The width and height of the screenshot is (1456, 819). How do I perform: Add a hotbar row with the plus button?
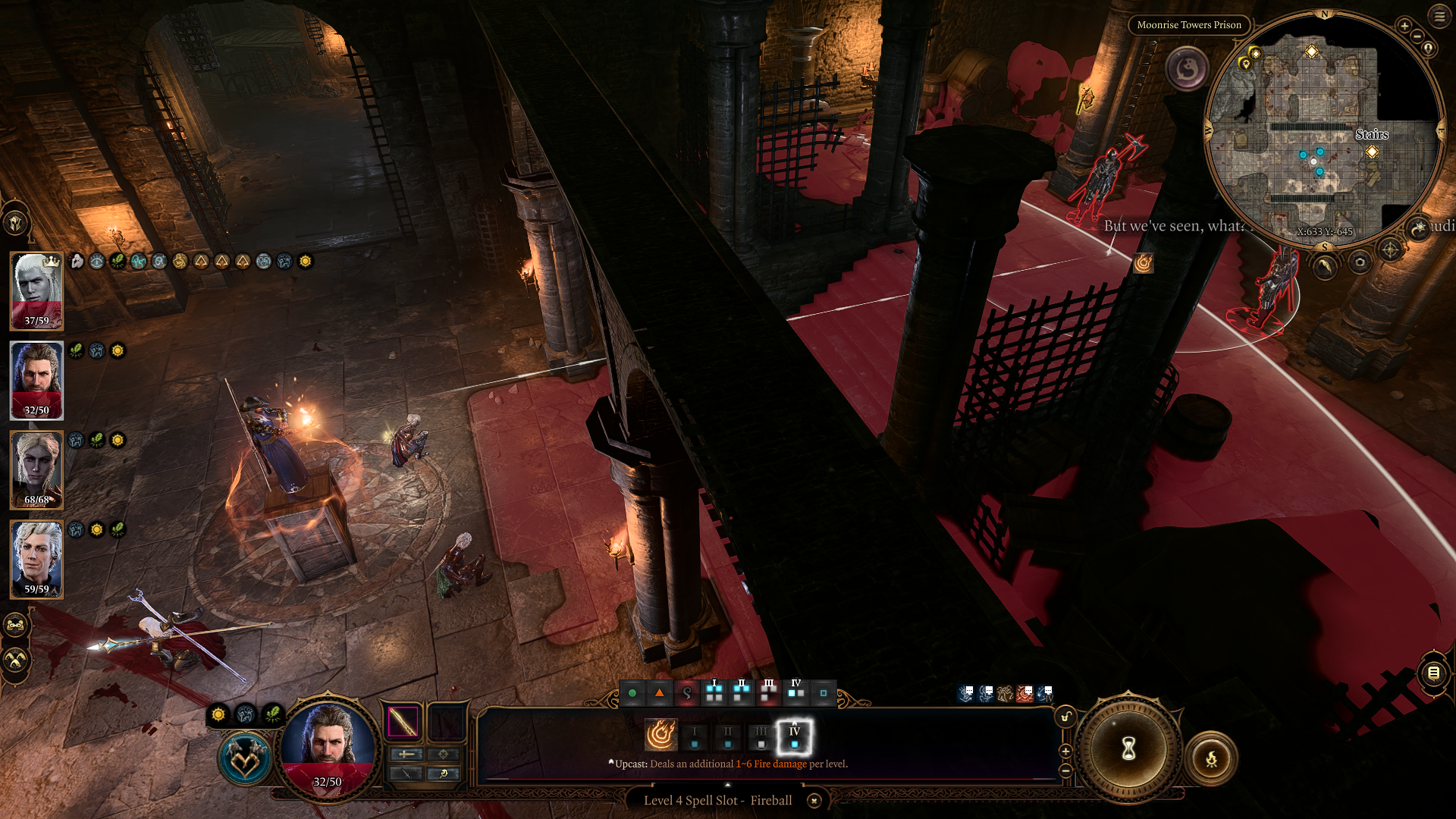coord(1065,751)
